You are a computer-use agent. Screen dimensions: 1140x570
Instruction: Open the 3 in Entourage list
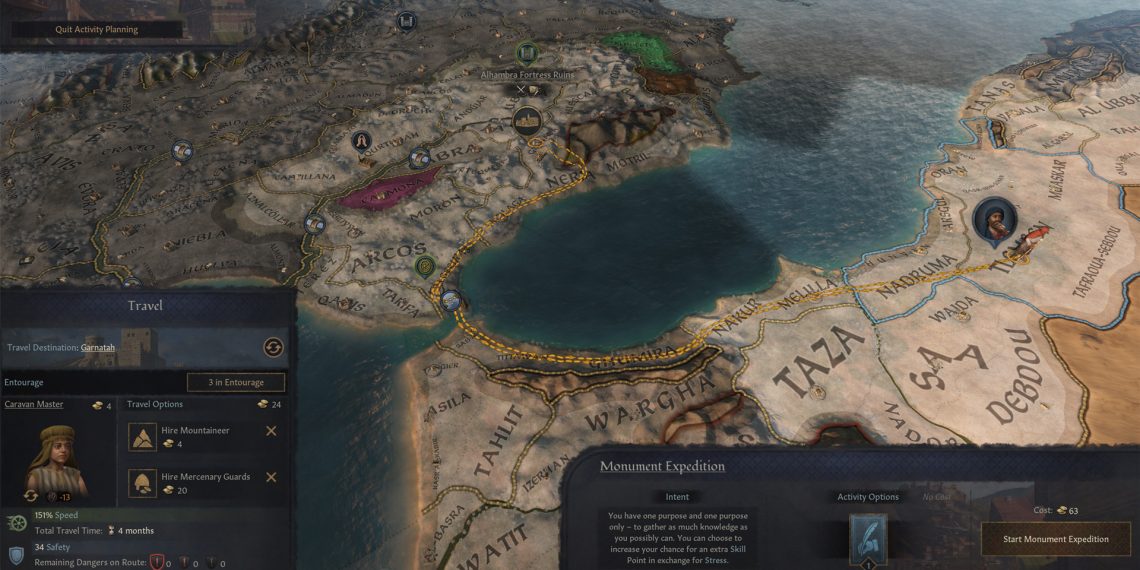pyautogui.click(x=236, y=382)
